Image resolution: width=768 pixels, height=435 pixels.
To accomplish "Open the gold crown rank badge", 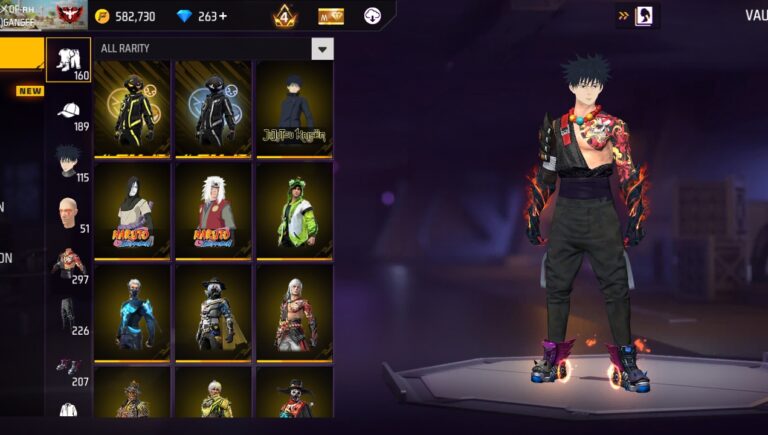I will (284, 16).
